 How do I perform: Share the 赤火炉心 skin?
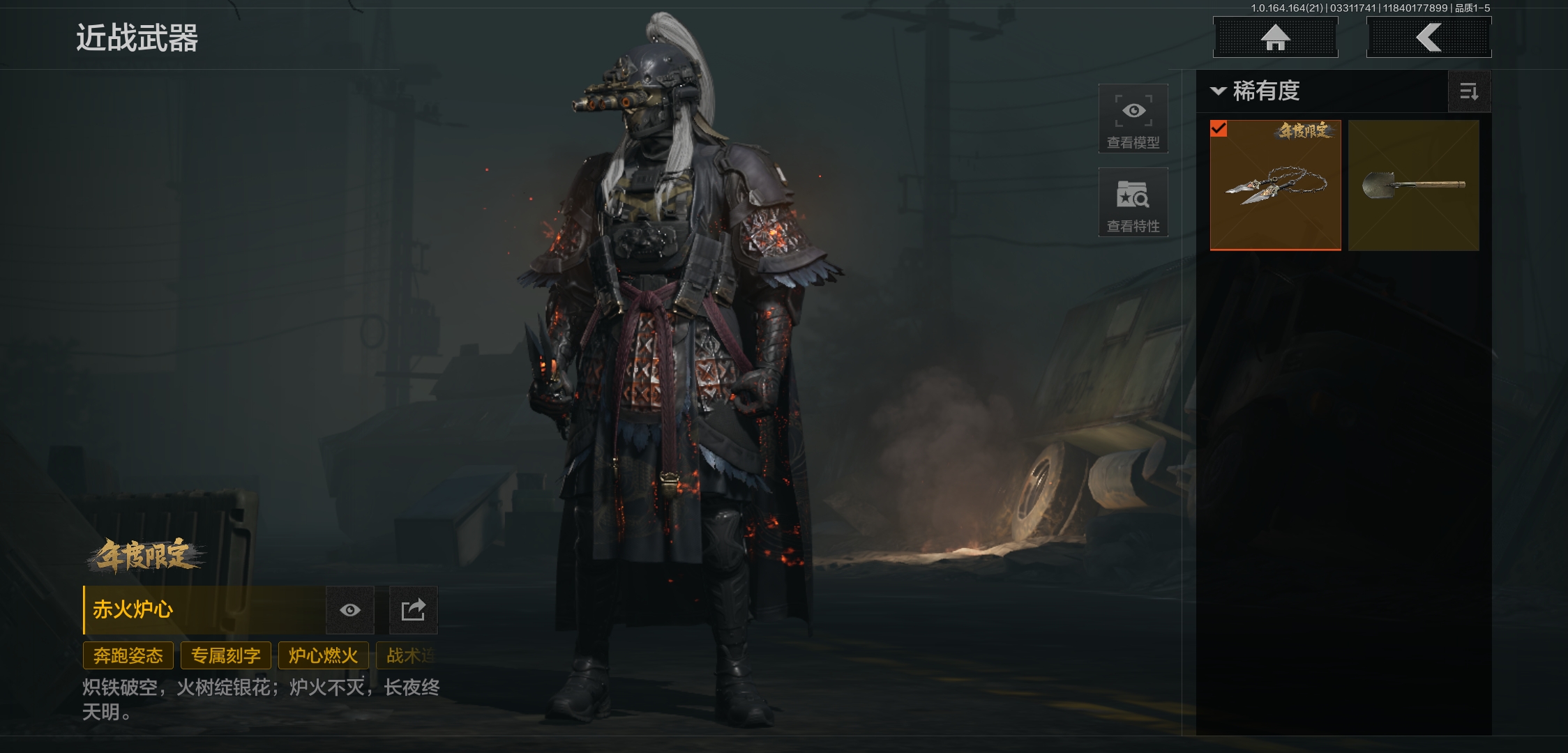413,610
